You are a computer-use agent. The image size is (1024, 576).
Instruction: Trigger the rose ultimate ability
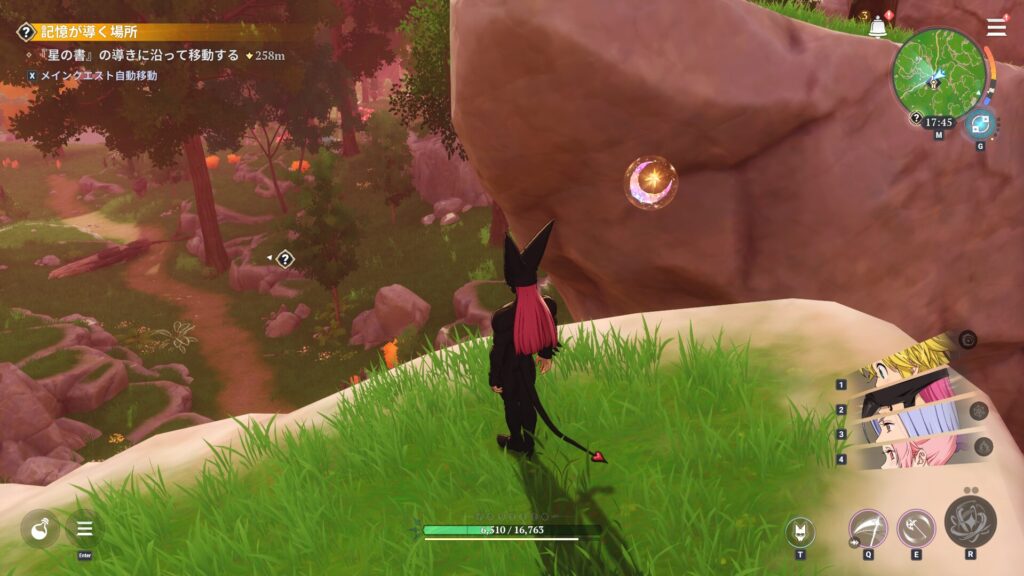pos(970,521)
